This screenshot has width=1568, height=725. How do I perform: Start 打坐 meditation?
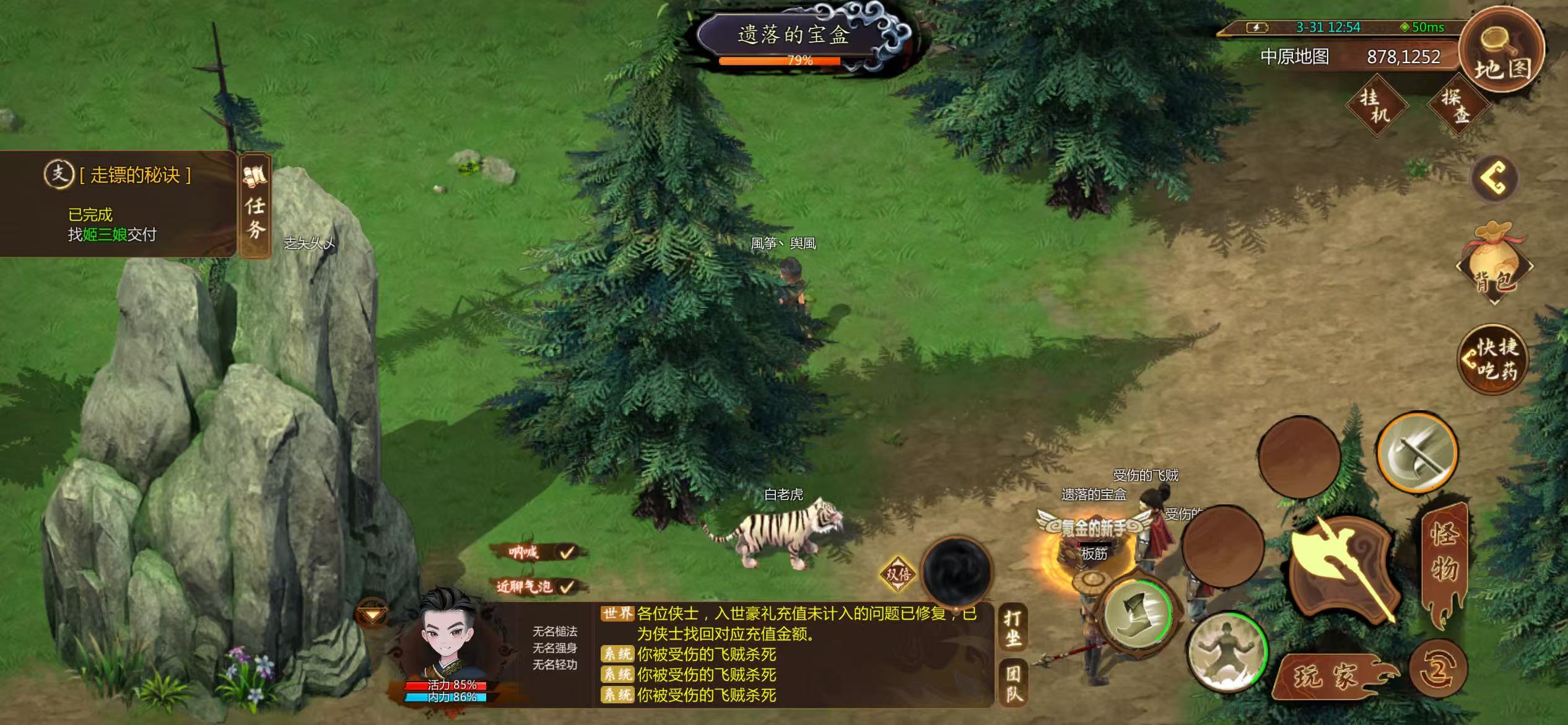click(1013, 627)
